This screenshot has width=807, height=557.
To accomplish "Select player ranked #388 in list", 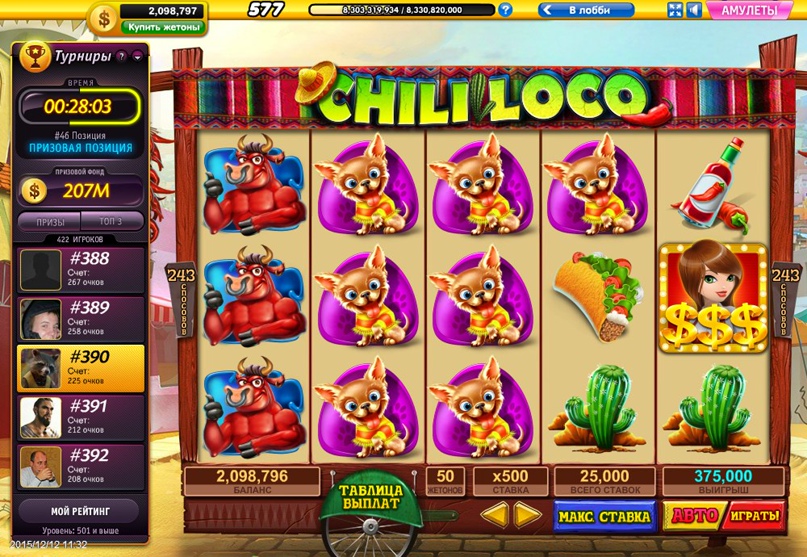I will [x=82, y=267].
